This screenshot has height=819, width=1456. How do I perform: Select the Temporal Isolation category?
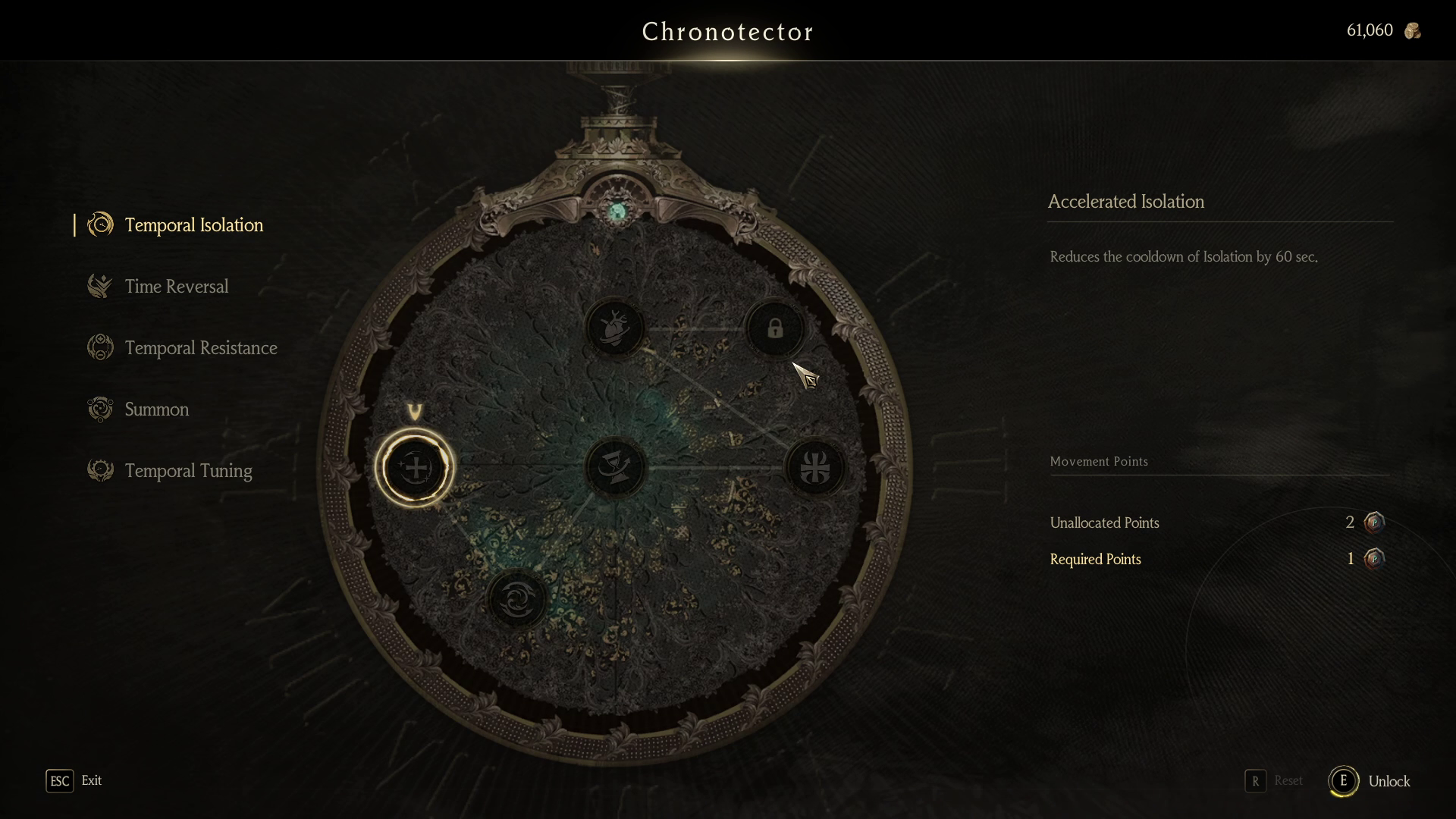click(x=193, y=225)
